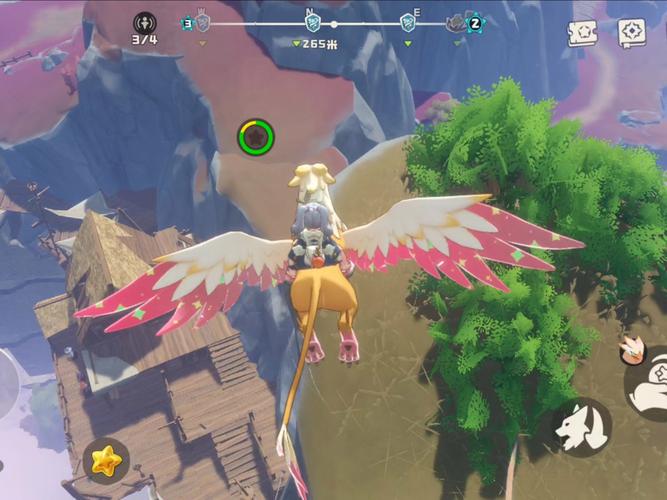Open the compass book menu
Image resolution: width=667 pixels, height=500 pixels.
pyautogui.click(x=631, y=33)
